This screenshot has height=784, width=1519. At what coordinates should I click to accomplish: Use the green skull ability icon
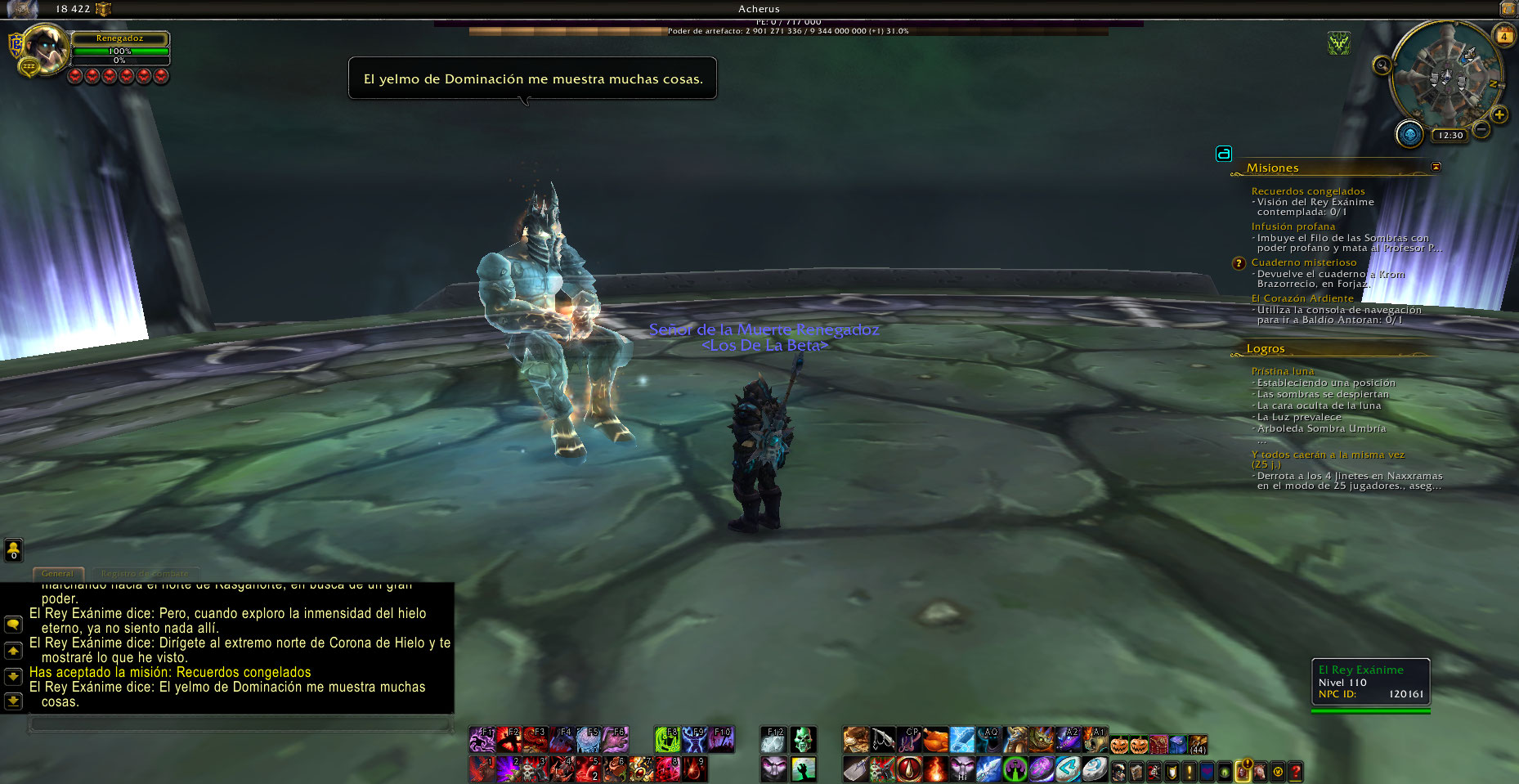pyautogui.click(x=803, y=740)
